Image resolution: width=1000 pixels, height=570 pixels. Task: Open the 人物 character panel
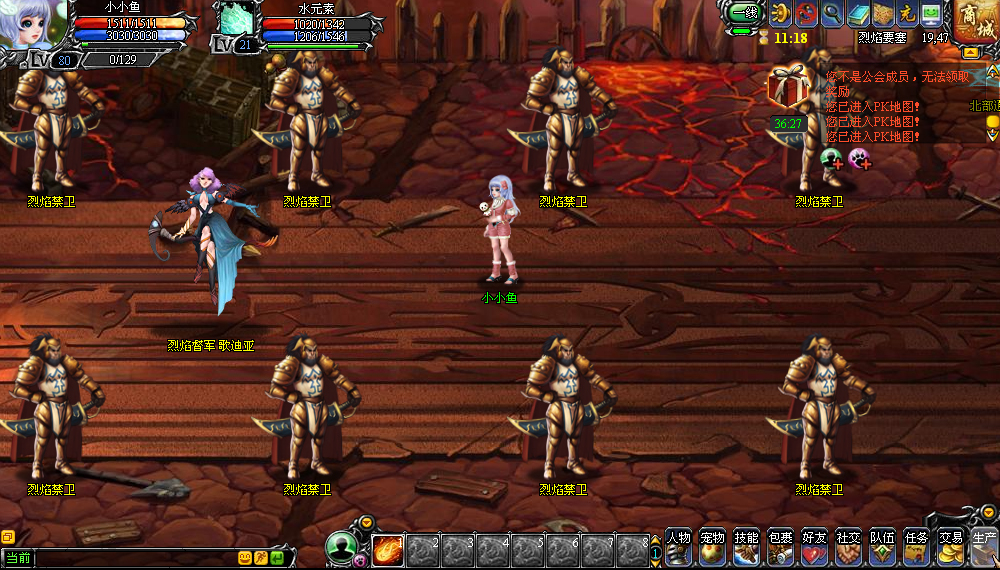(678, 548)
